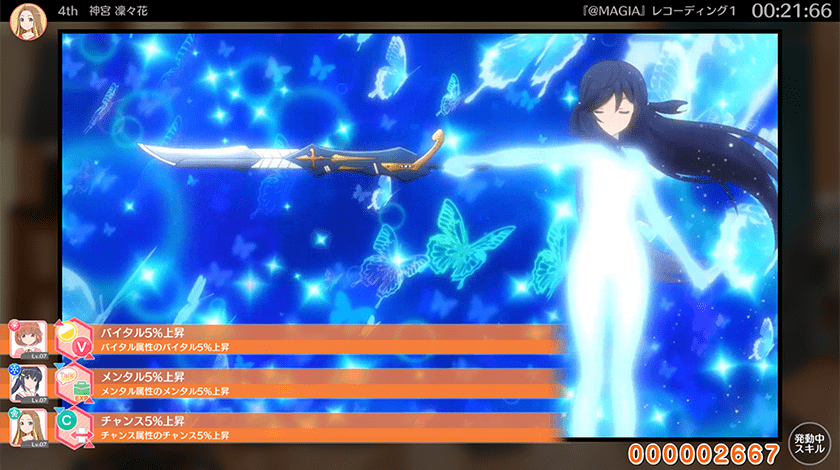Click the Vital skill's V hexagon icon
The height and width of the screenshot is (470, 840).
pos(71,340)
